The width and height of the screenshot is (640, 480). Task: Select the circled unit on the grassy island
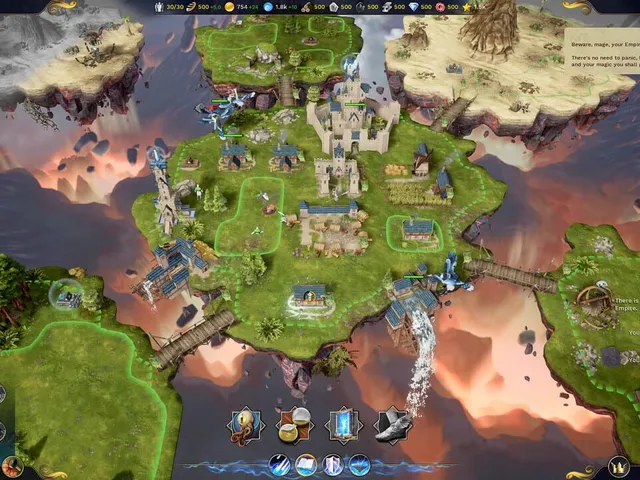click(x=67, y=293)
